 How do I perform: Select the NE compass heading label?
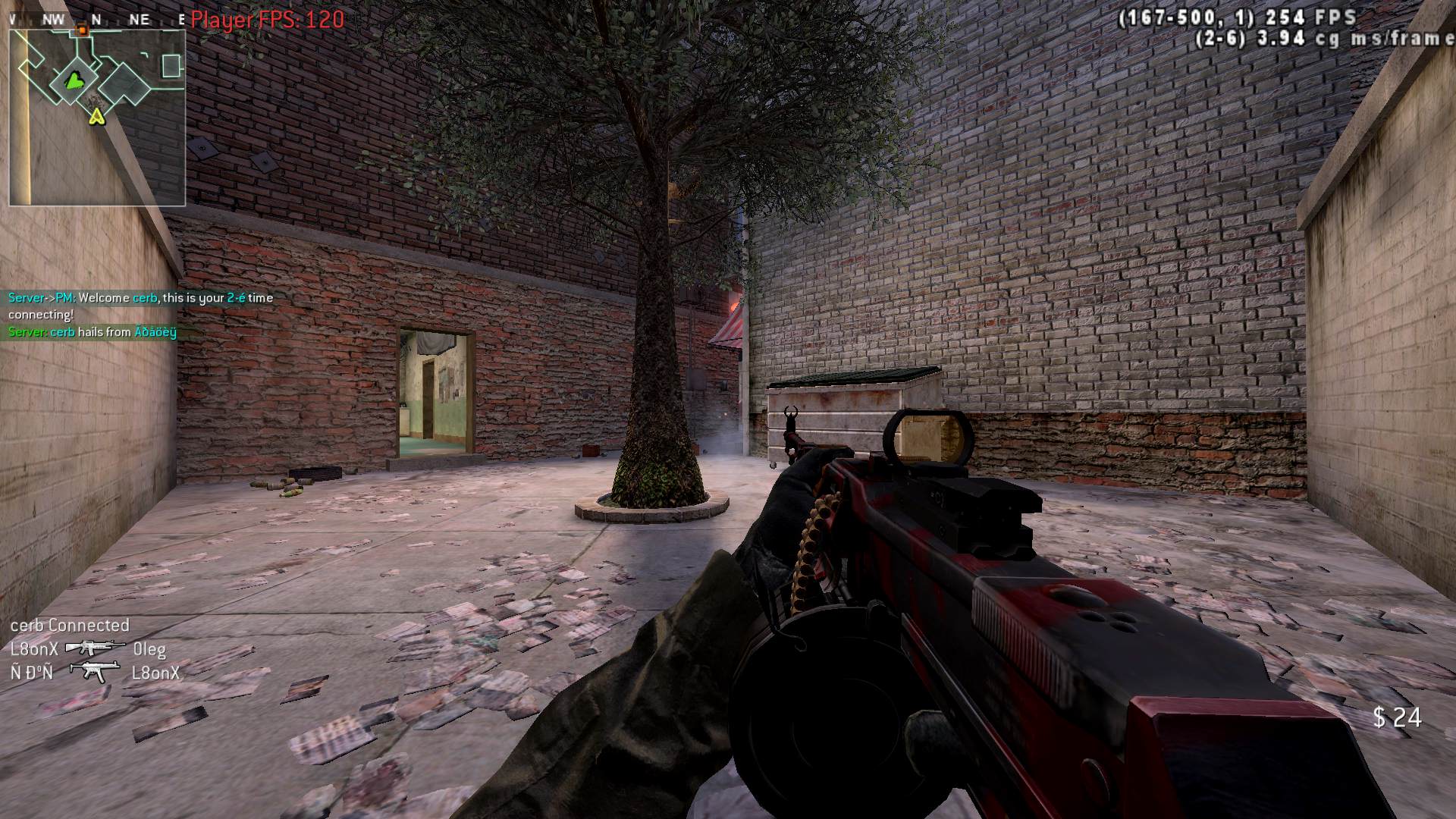tap(138, 18)
